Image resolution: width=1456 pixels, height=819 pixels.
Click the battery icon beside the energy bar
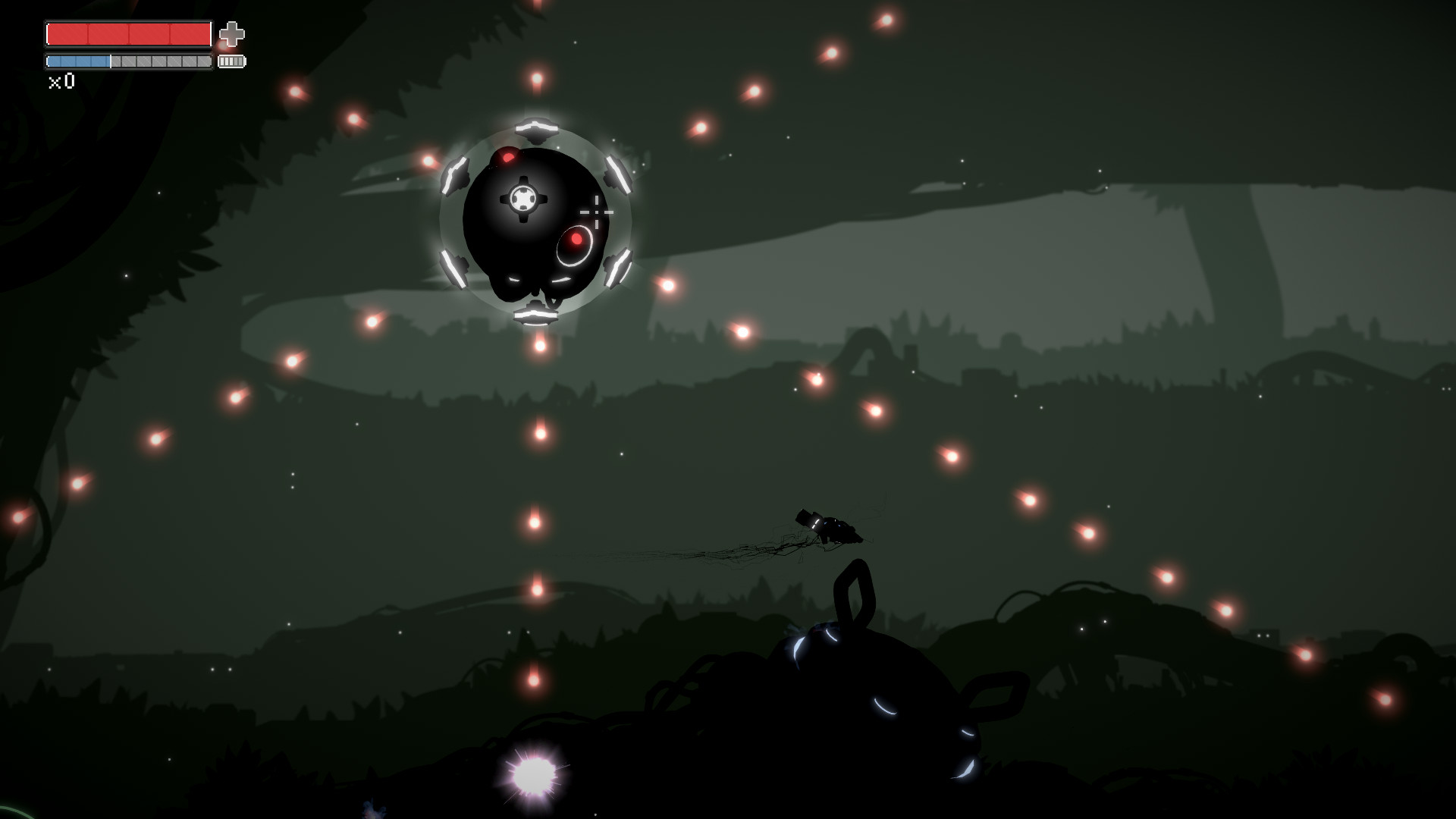(x=231, y=61)
